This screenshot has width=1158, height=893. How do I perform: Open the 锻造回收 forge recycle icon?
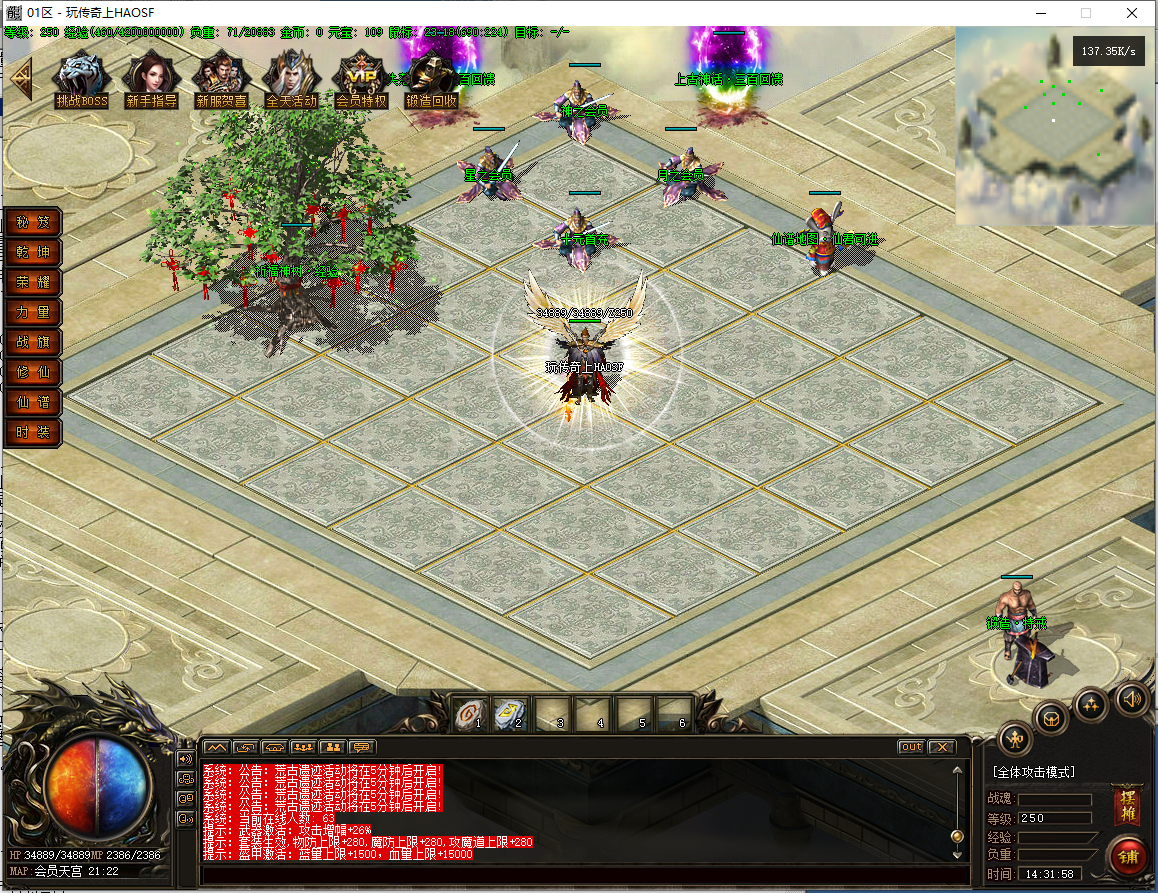431,76
